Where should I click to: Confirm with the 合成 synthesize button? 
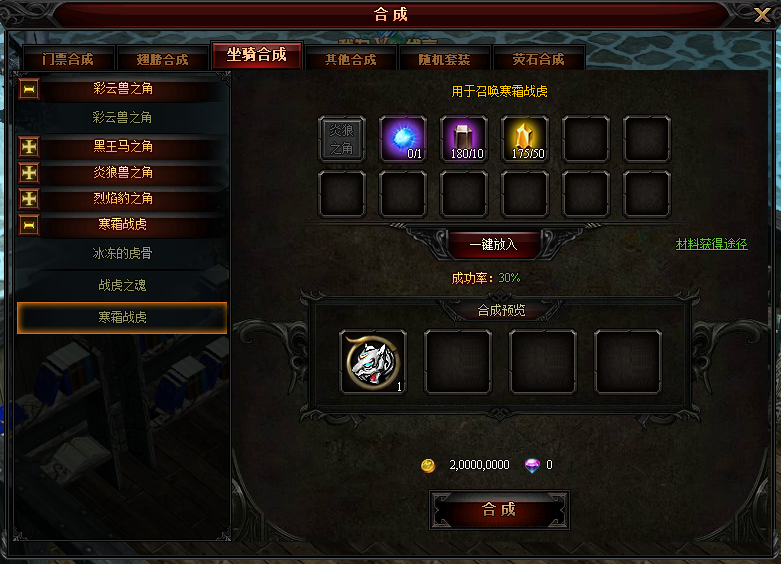coord(499,510)
